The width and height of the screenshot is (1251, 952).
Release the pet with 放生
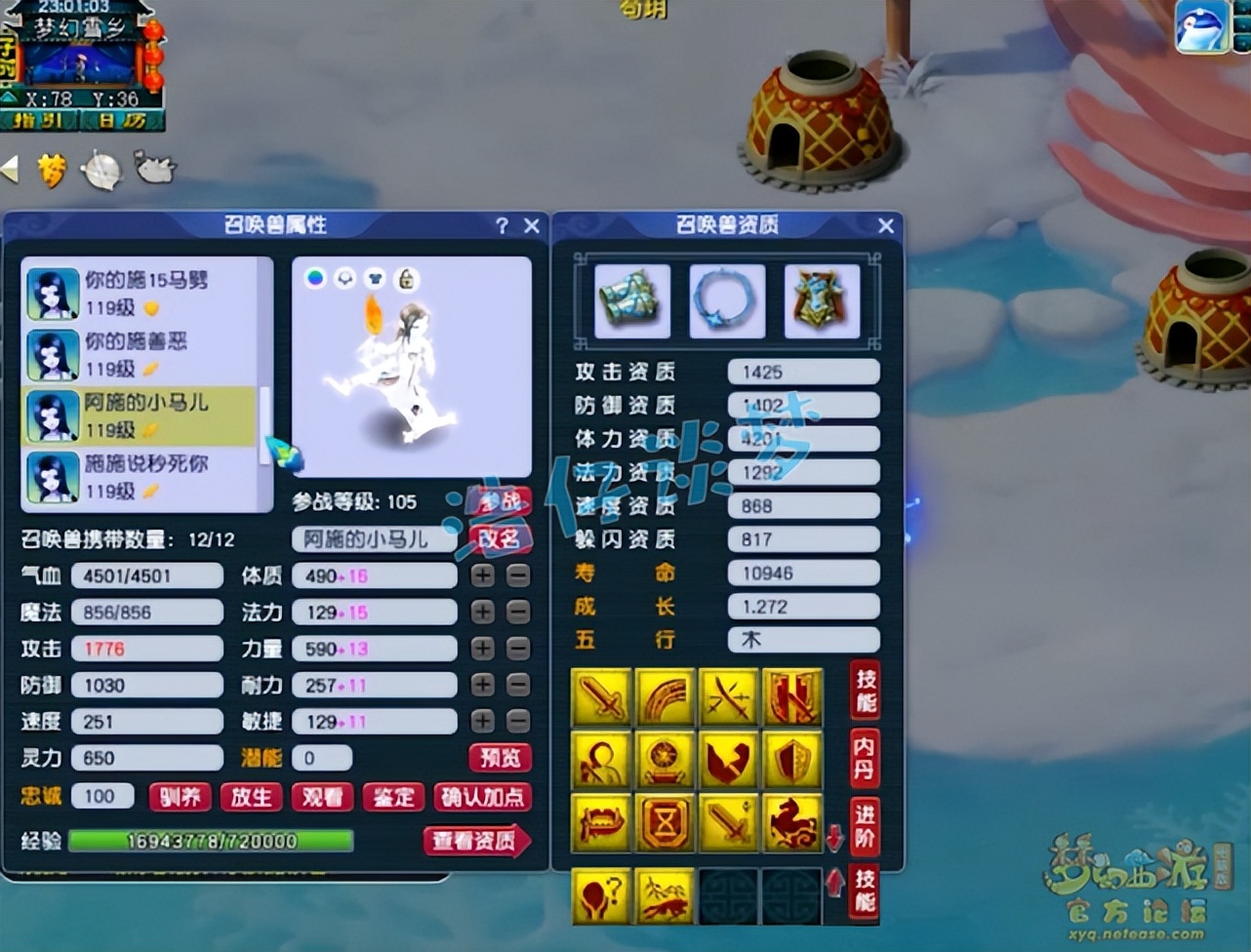coord(251,797)
